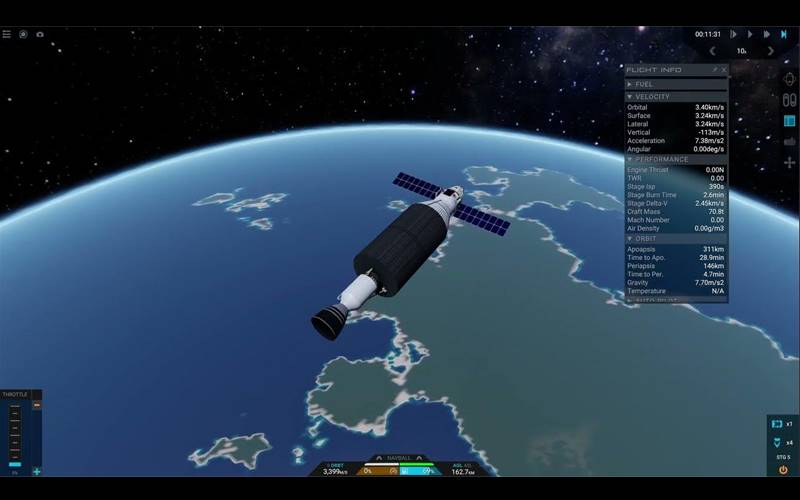
Task: Activate the next stage power button
Action: (782, 470)
